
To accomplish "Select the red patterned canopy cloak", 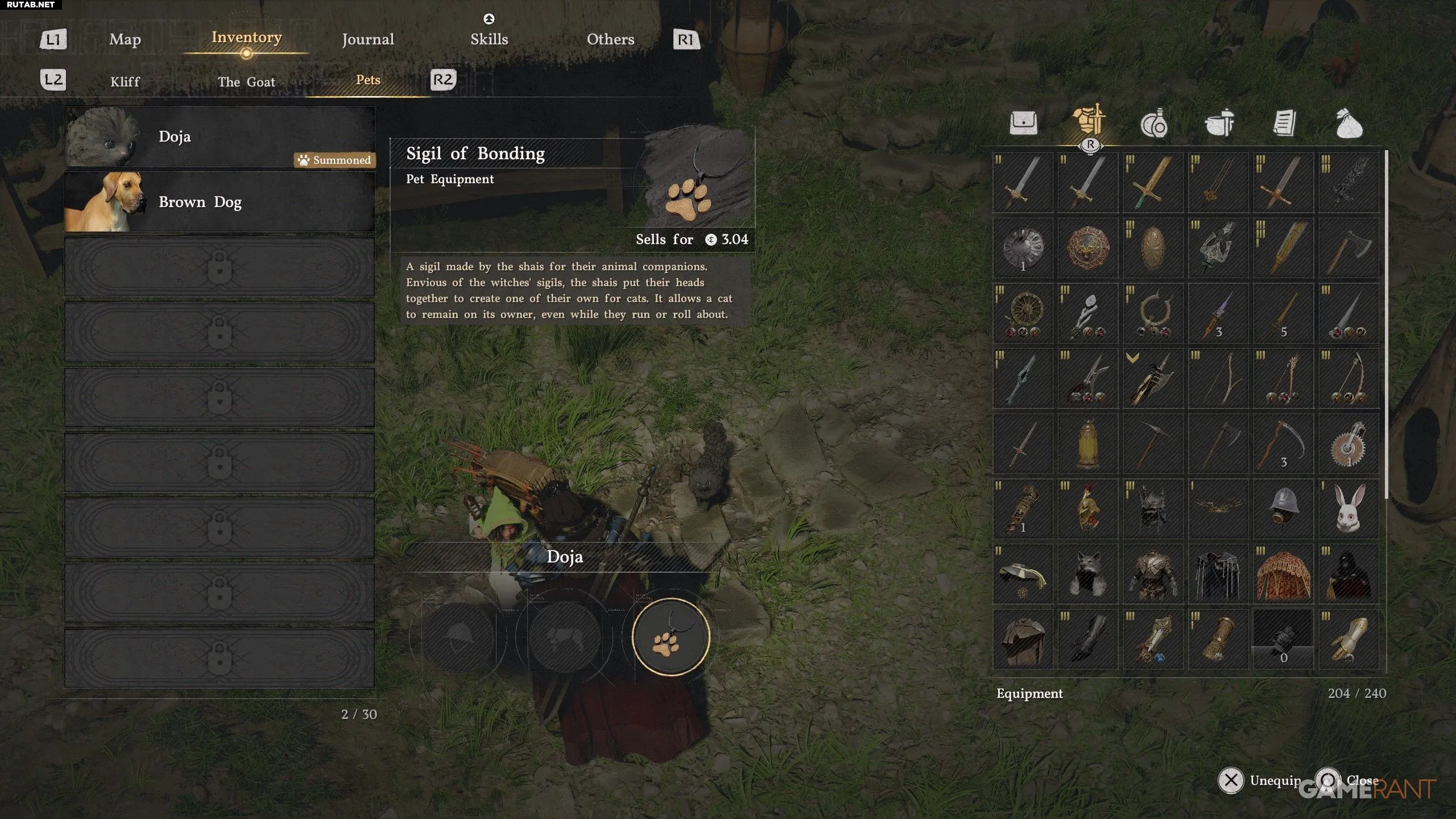I will [x=1283, y=574].
